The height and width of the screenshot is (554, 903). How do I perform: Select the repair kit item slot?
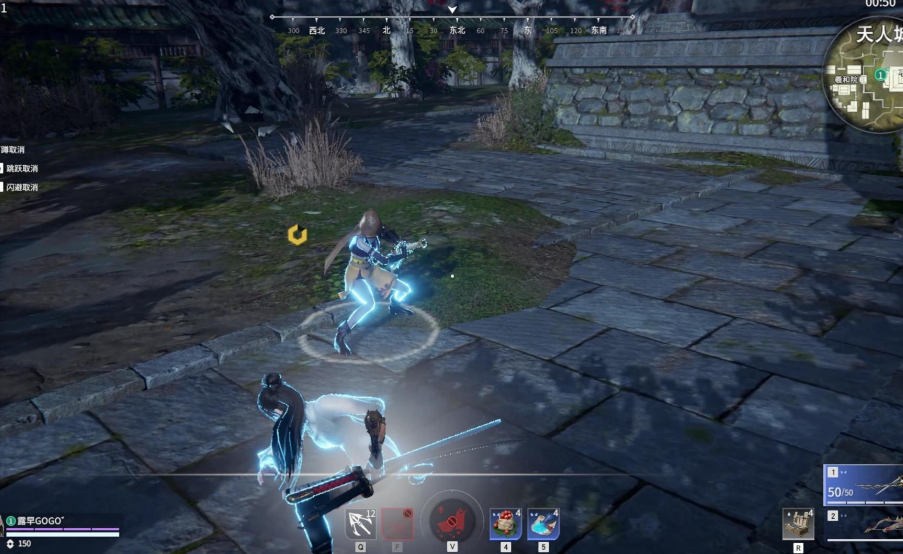[797, 524]
